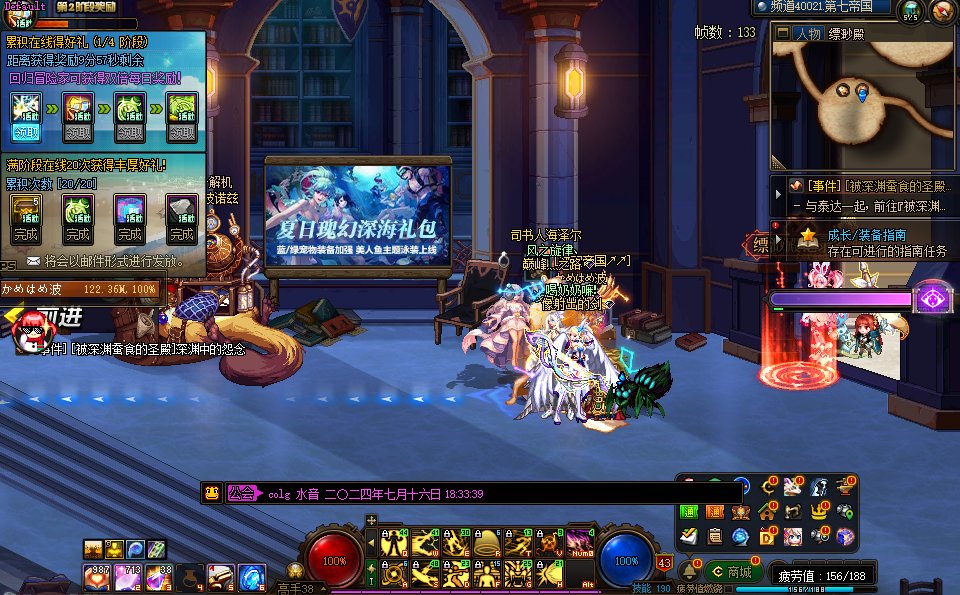The image size is (960, 595).
Task: Click the notification bell icon
Action: (x=688, y=573)
